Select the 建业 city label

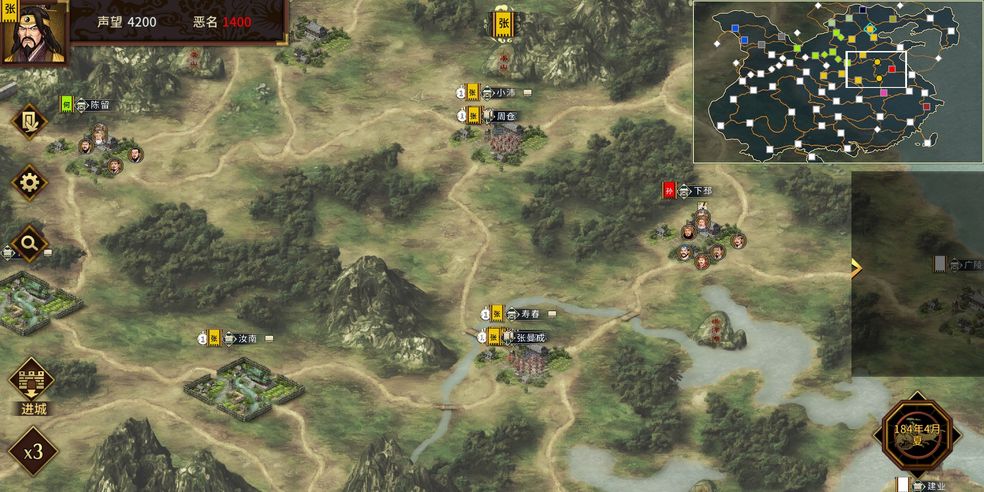pos(936,486)
